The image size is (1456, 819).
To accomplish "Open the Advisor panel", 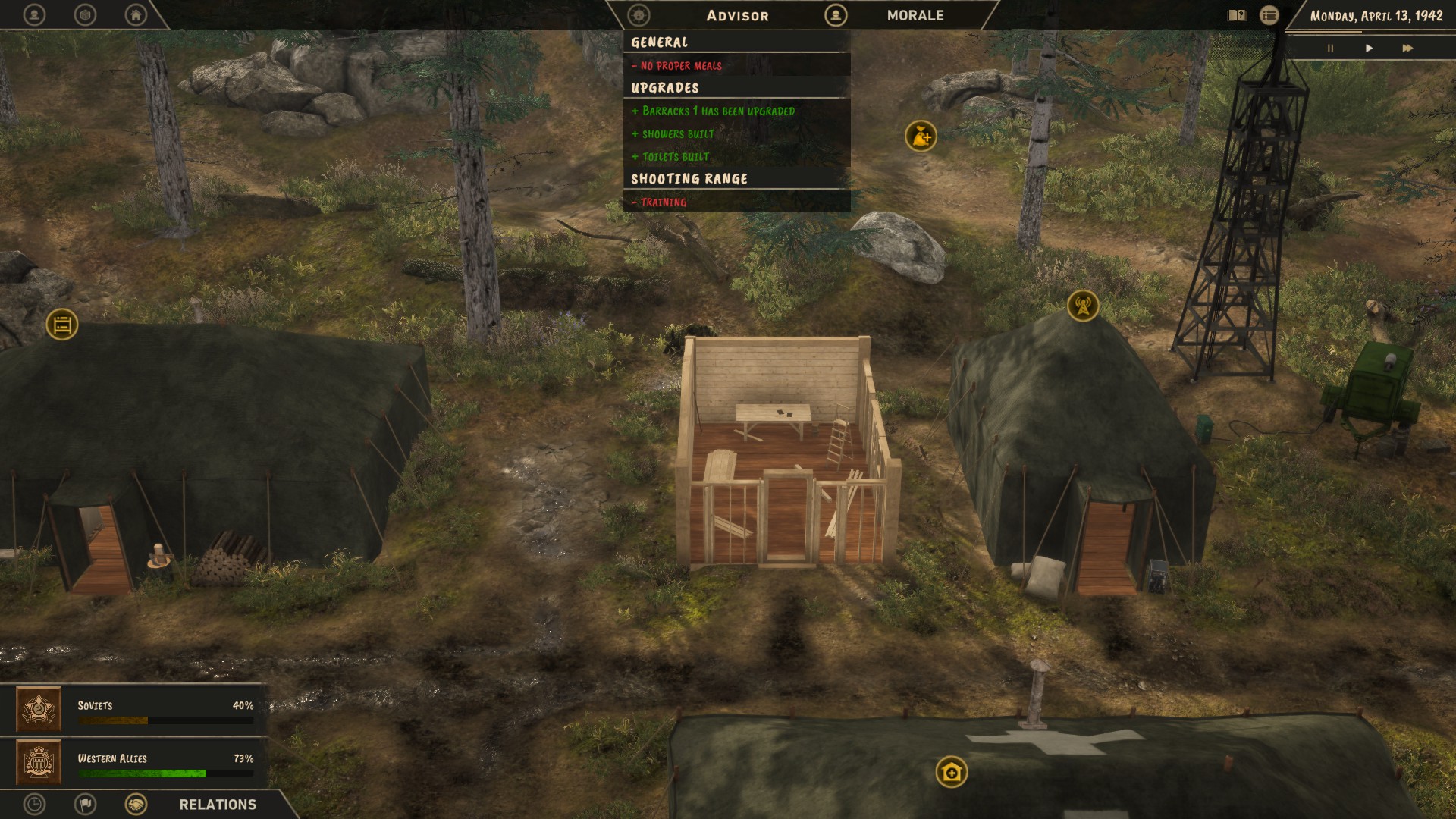I will (x=736, y=15).
